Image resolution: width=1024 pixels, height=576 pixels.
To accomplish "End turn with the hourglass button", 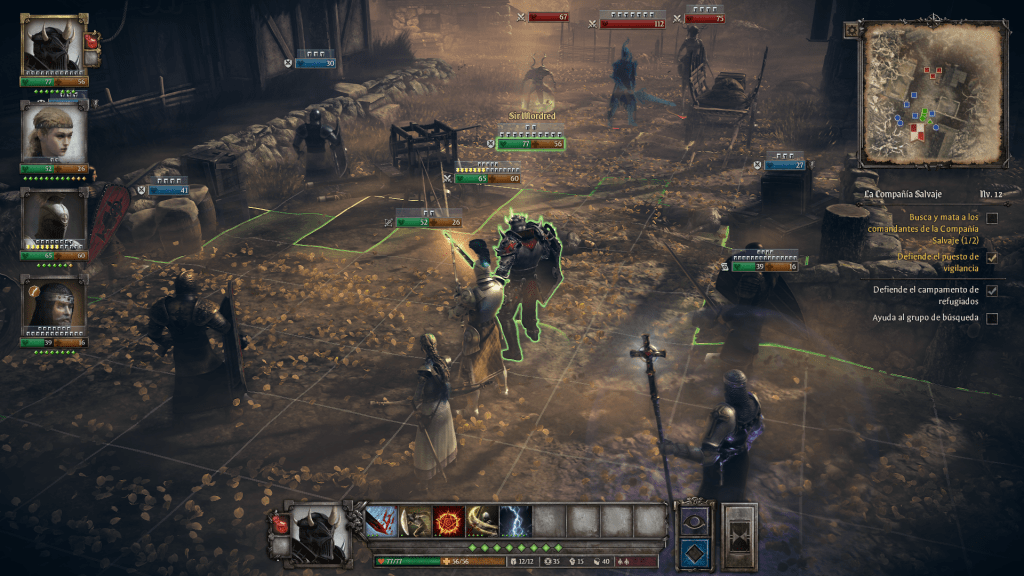I will (740, 535).
